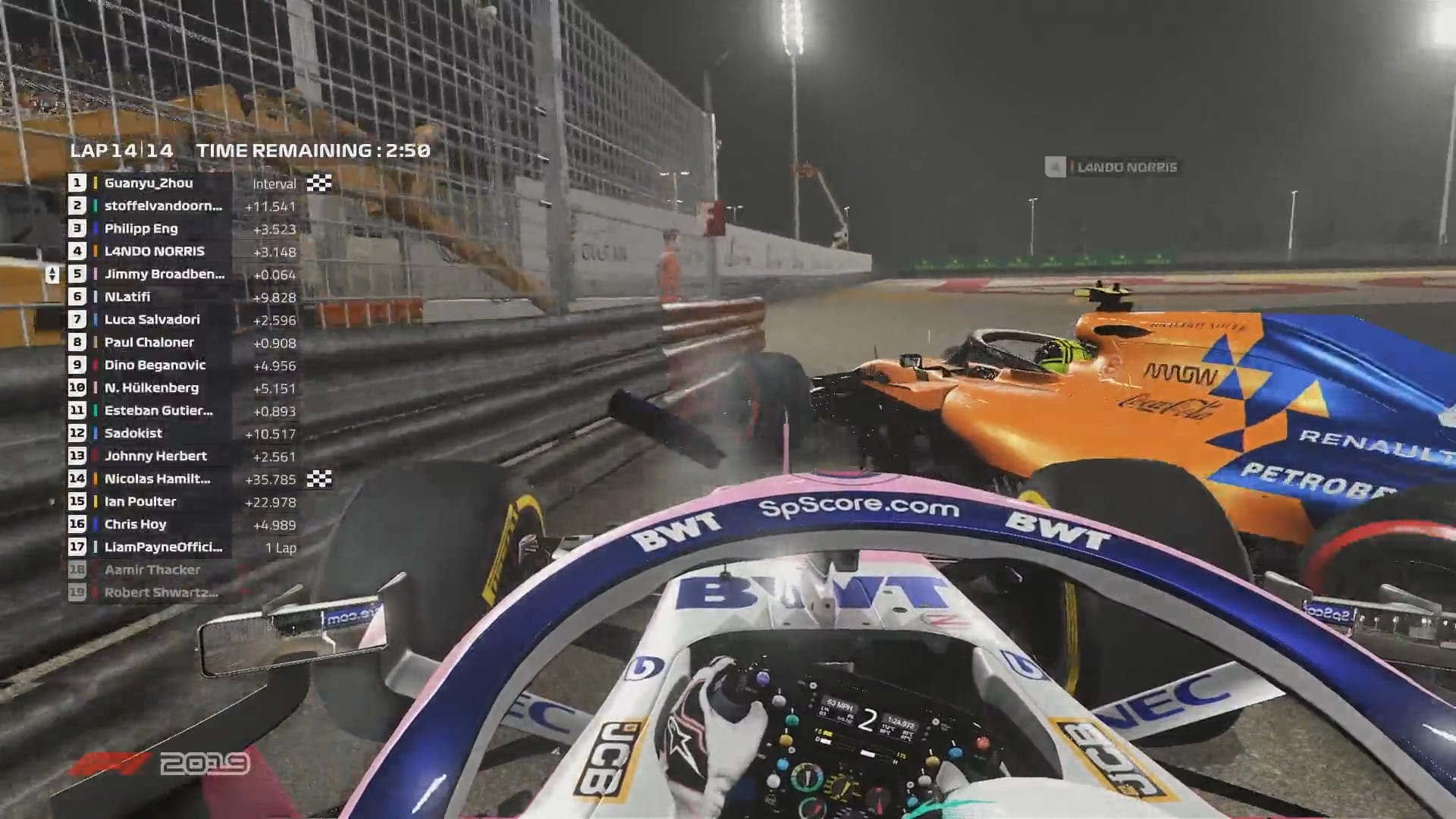
Task: Click the Lando Norris name tag above car
Action: pos(1126,167)
